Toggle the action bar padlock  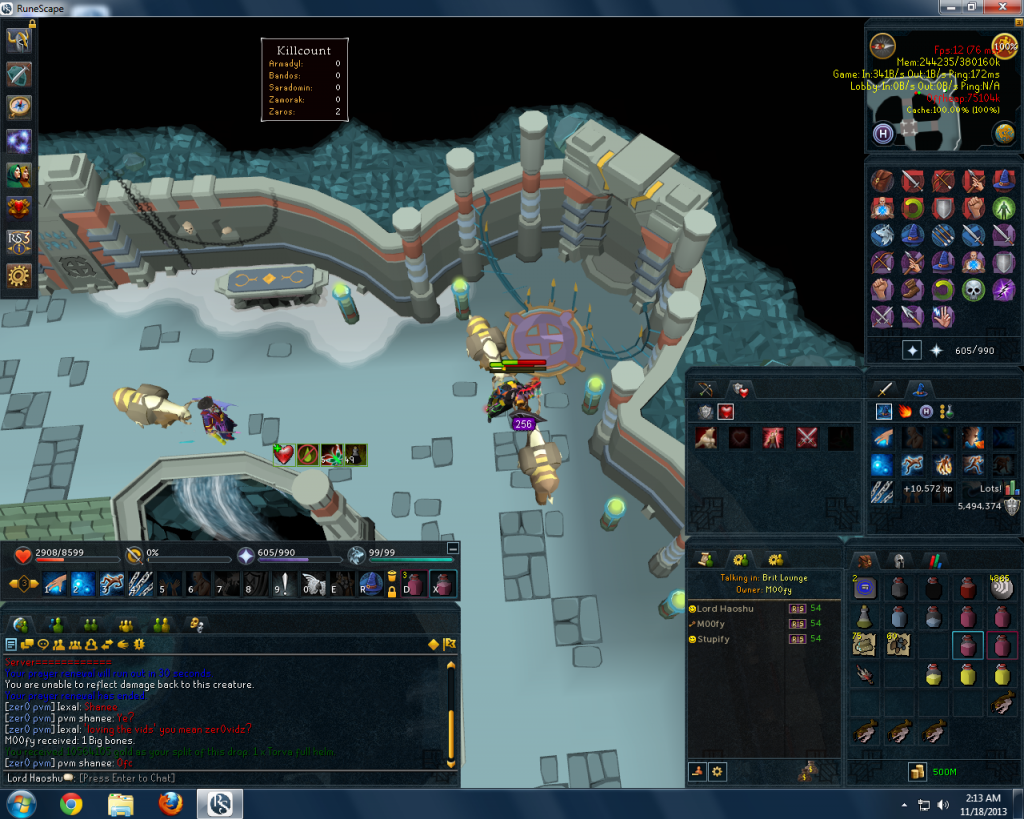pyautogui.click(x=392, y=589)
